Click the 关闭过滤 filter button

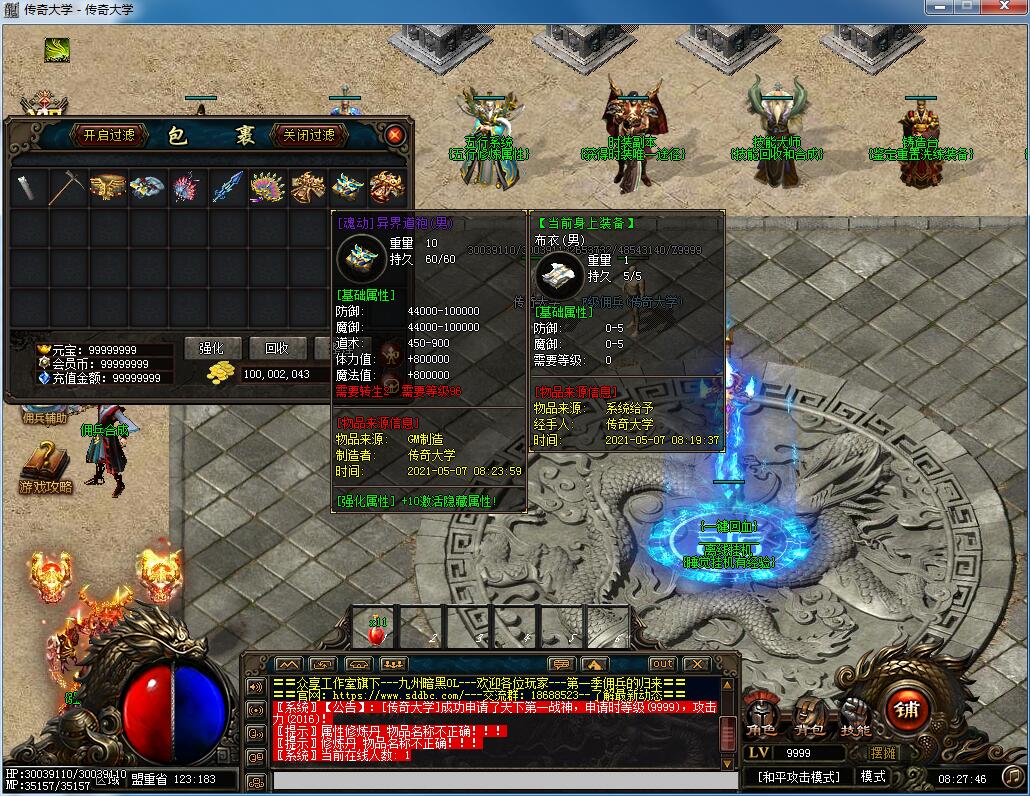(309, 135)
